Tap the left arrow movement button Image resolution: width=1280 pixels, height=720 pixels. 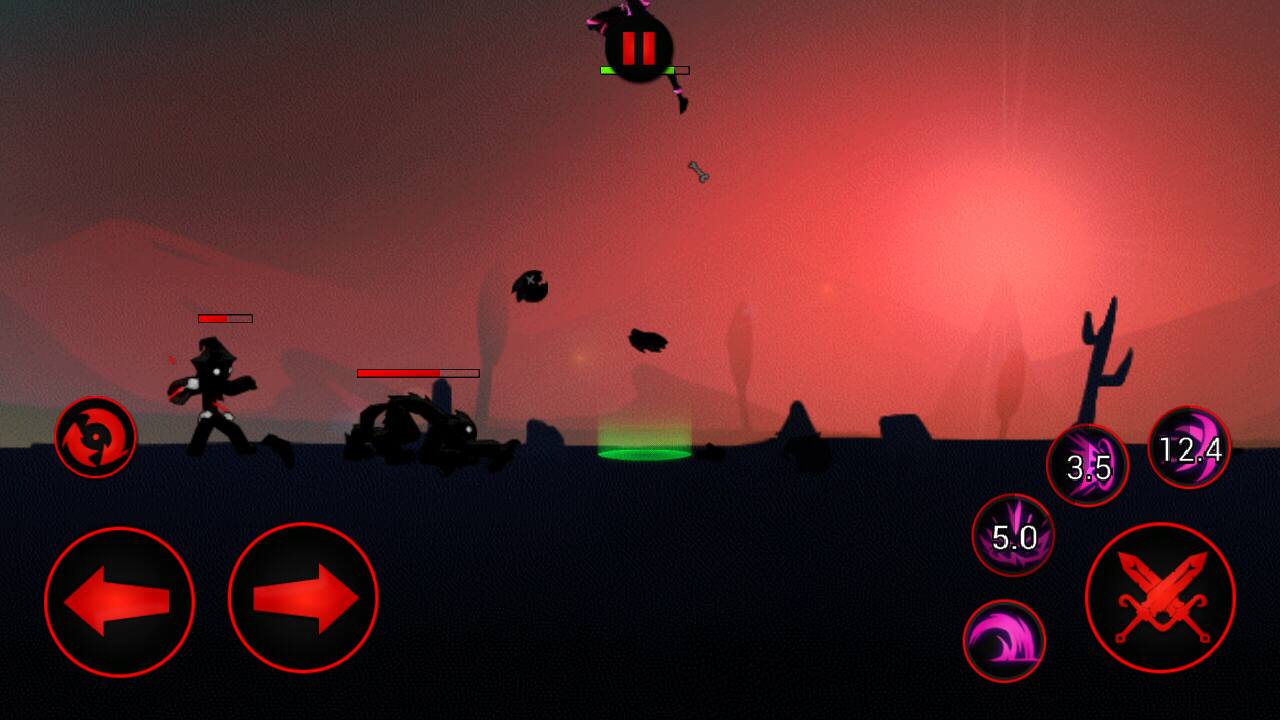pos(119,601)
